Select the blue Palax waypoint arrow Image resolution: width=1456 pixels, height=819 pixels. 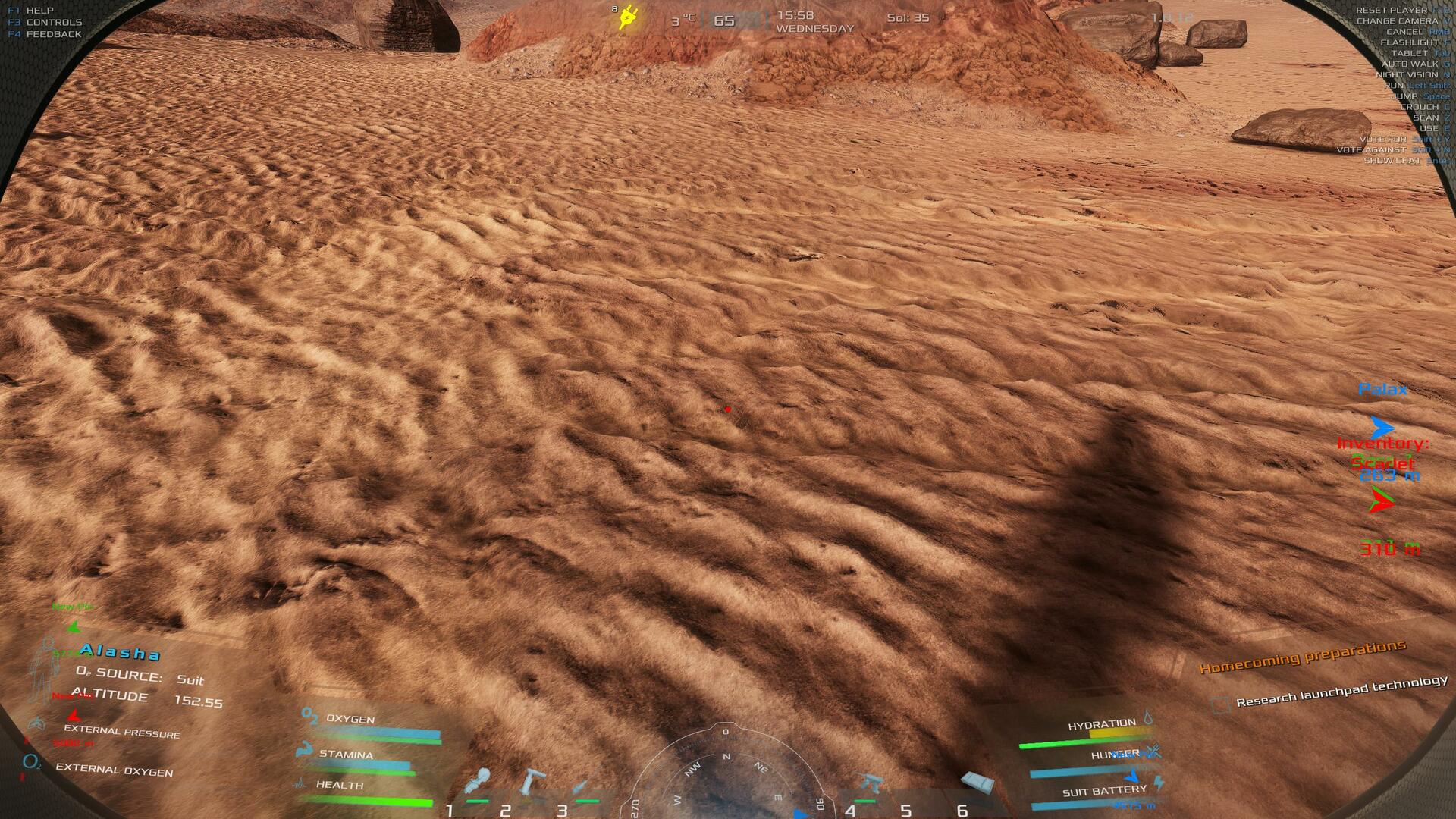click(x=1382, y=427)
